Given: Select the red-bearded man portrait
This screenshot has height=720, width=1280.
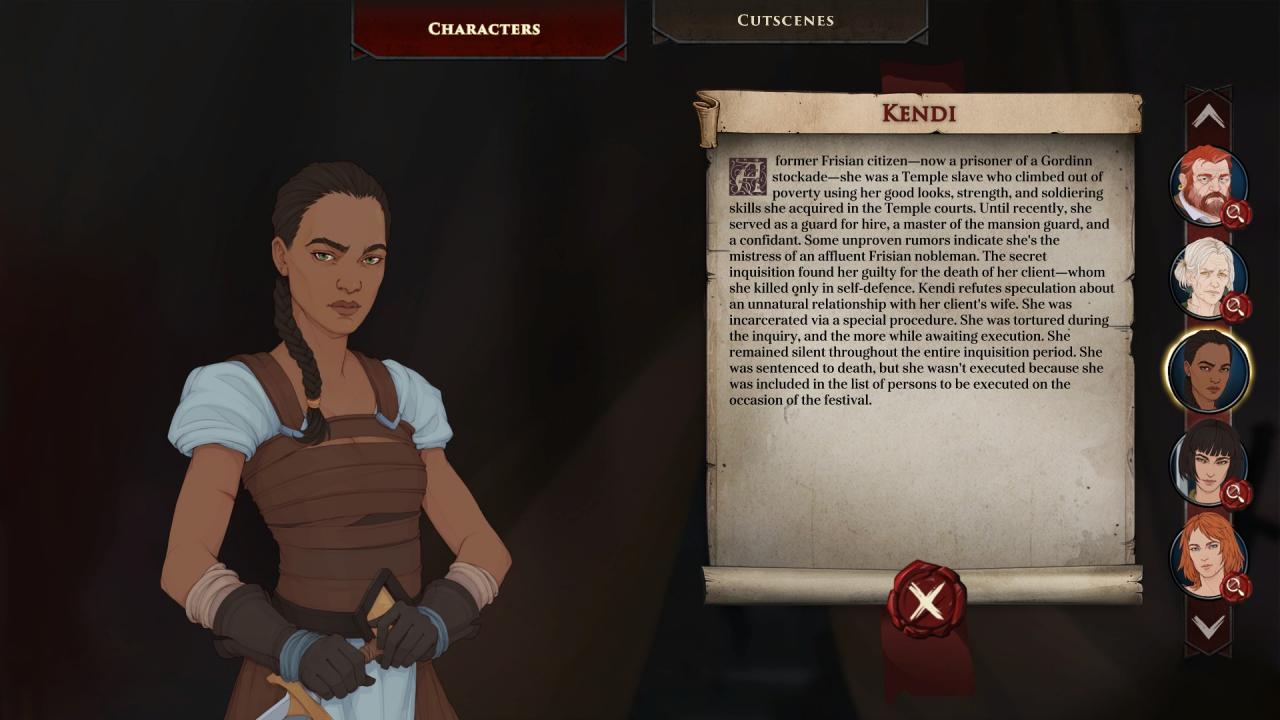Looking at the screenshot, I should [1207, 186].
